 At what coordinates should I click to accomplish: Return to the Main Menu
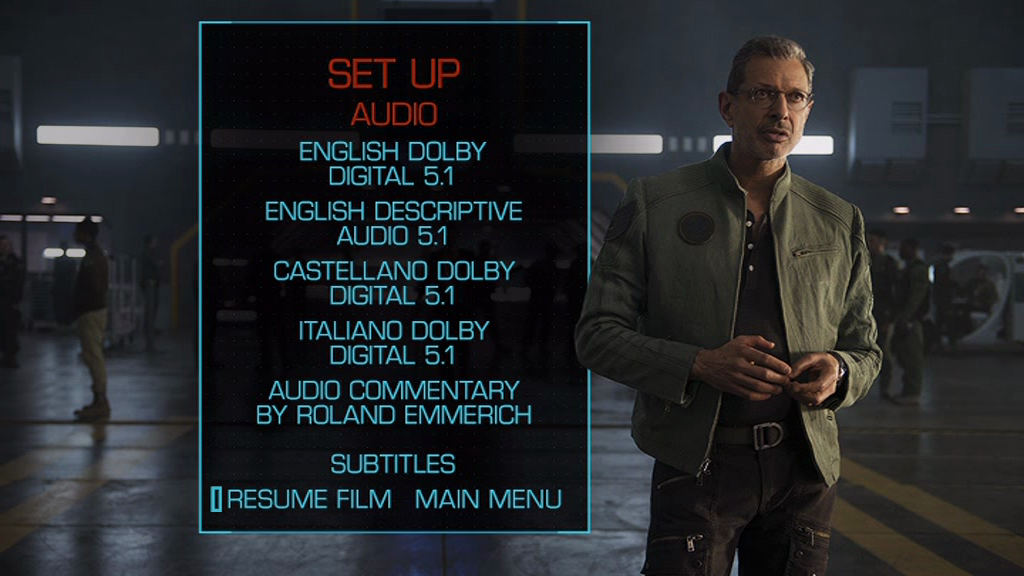[x=488, y=499]
